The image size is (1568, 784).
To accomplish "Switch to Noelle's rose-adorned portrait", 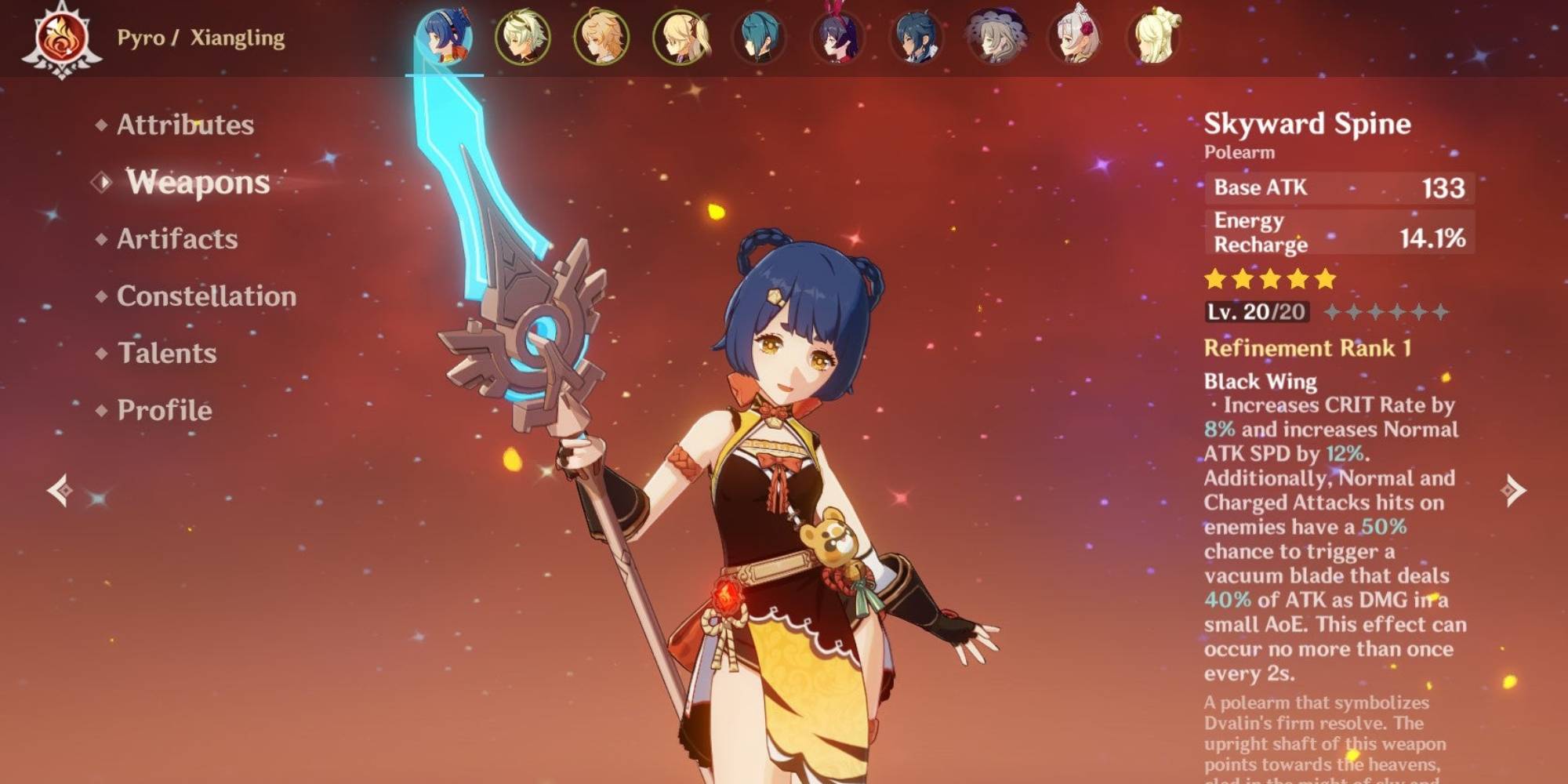I will pyautogui.click(x=1075, y=37).
